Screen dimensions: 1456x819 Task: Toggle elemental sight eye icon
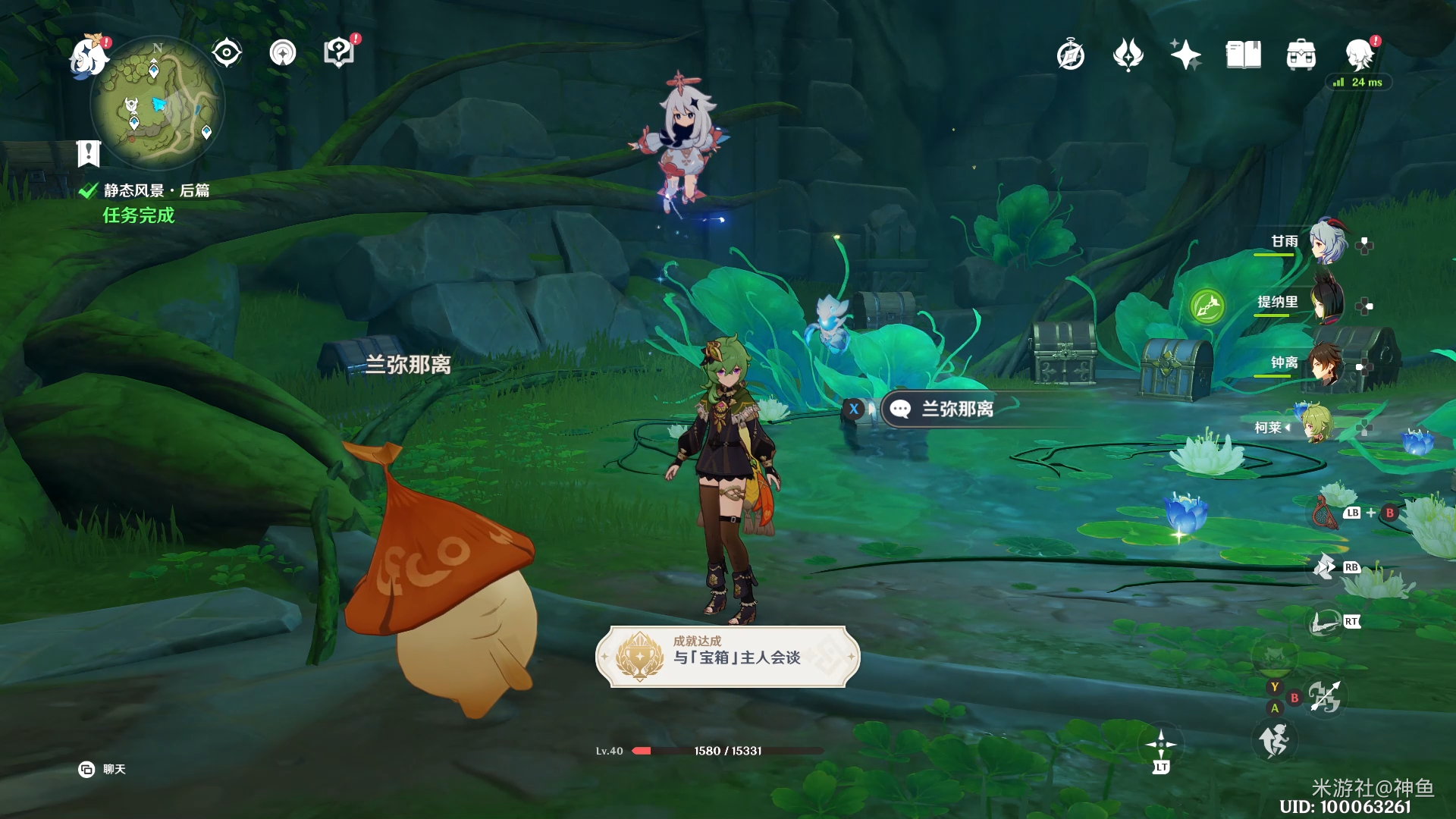tap(226, 53)
